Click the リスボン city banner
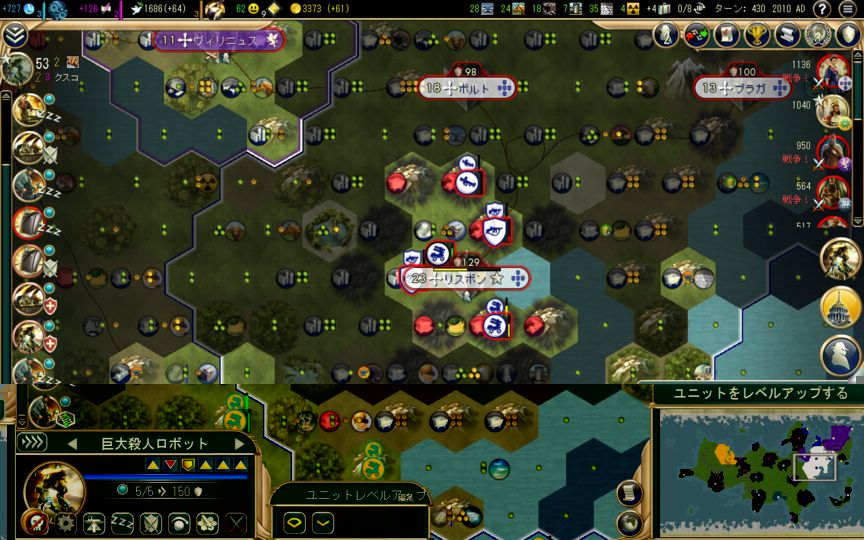864x540 pixels. pos(466,279)
